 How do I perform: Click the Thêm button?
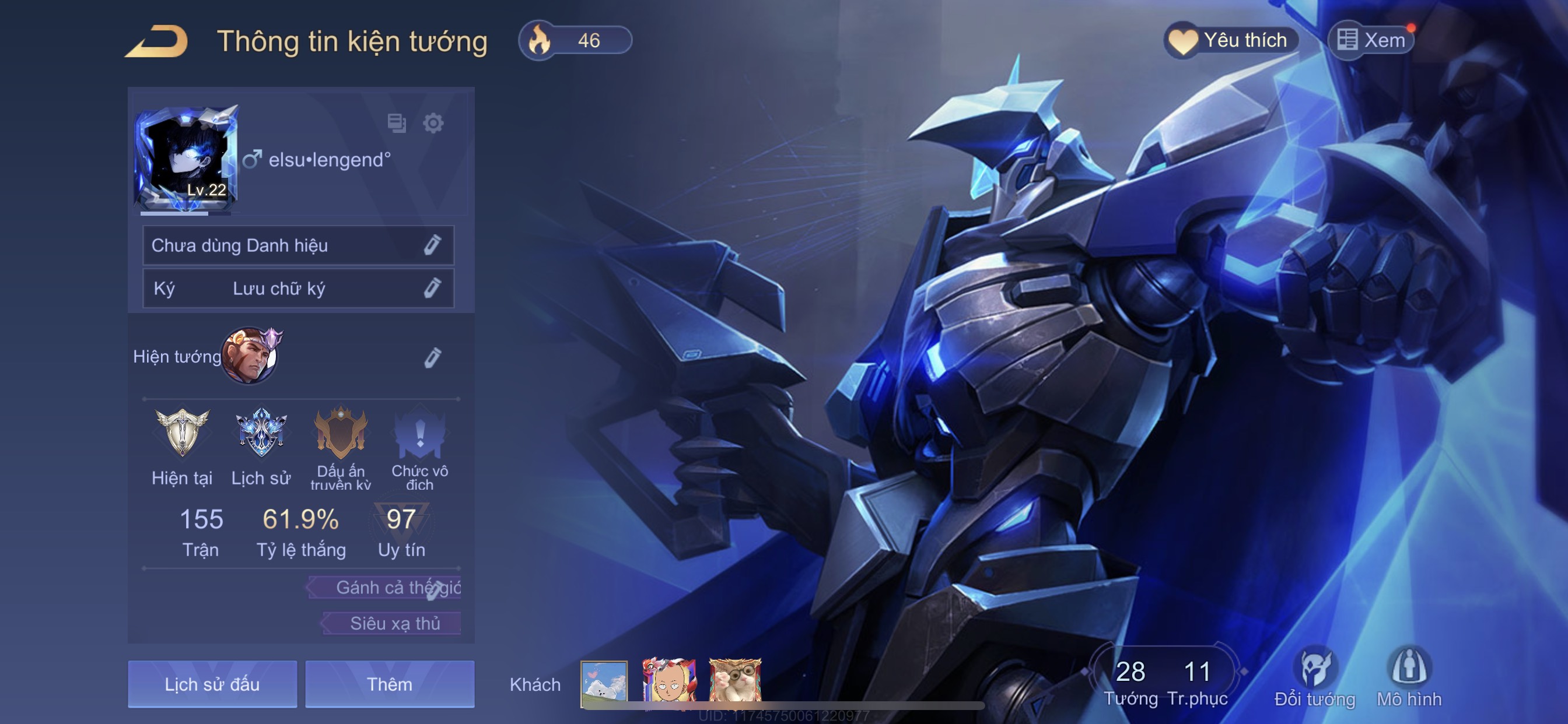(390, 684)
